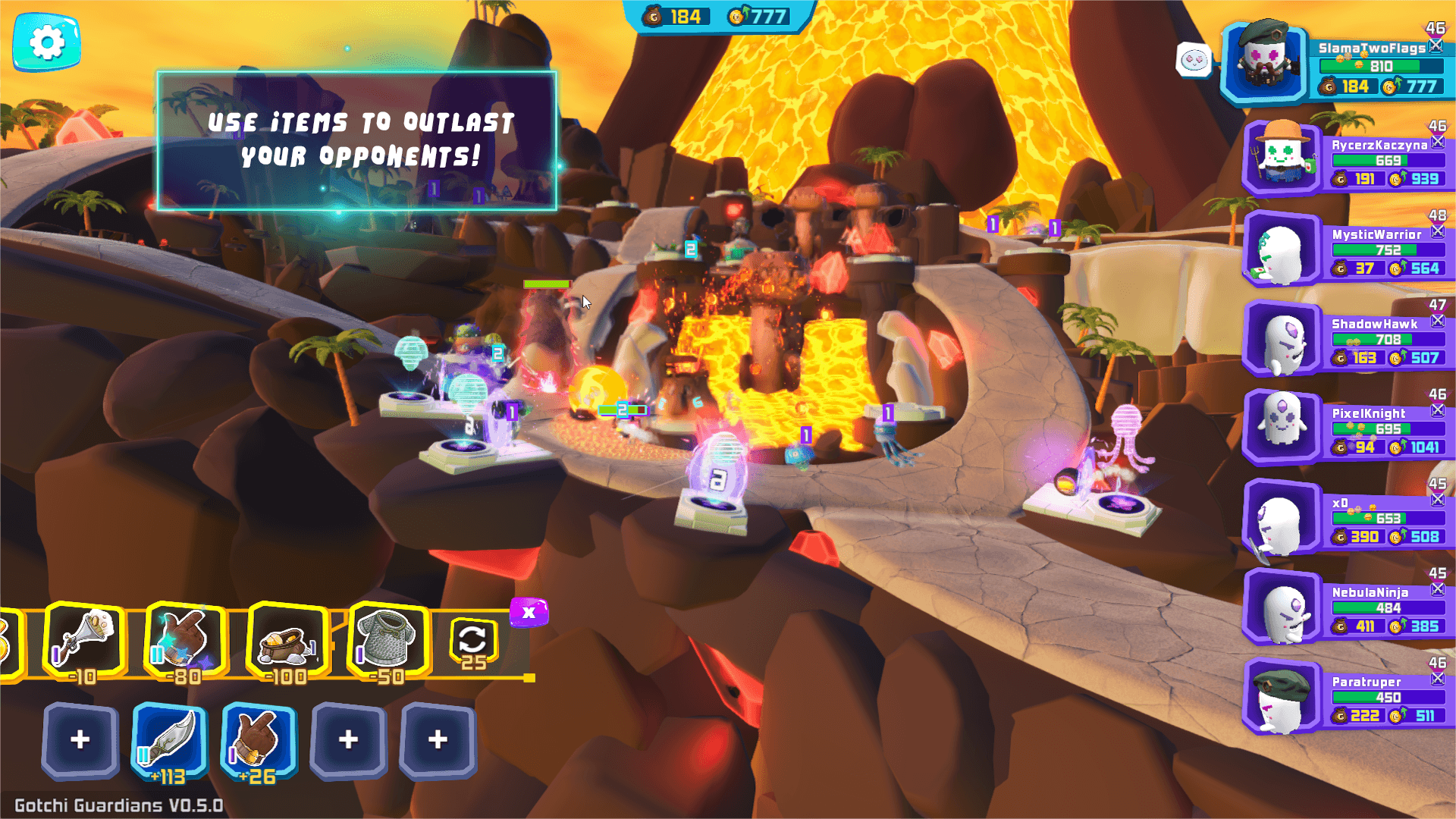Open the settings gear menu
The width and height of the screenshot is (1456, 819).
(x=47, y=43)
